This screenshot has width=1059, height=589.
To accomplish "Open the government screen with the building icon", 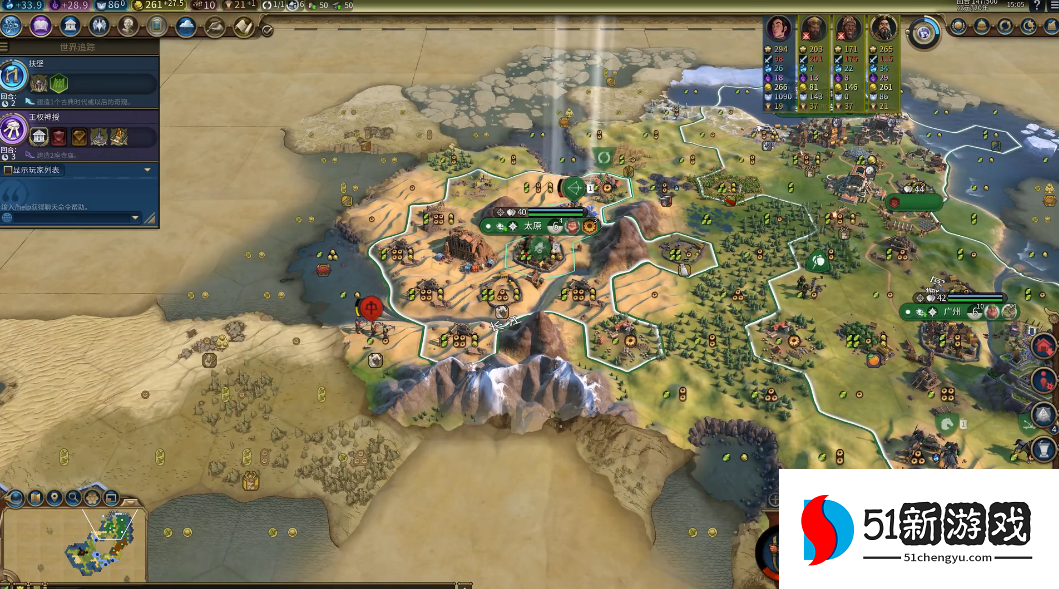I will tap(71, 26).
